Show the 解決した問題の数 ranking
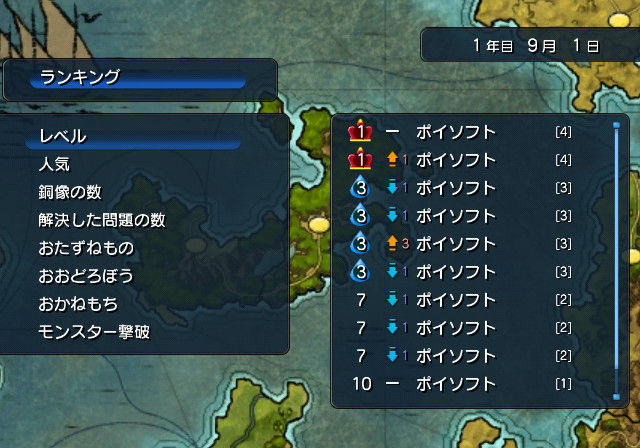 [101, 220]
